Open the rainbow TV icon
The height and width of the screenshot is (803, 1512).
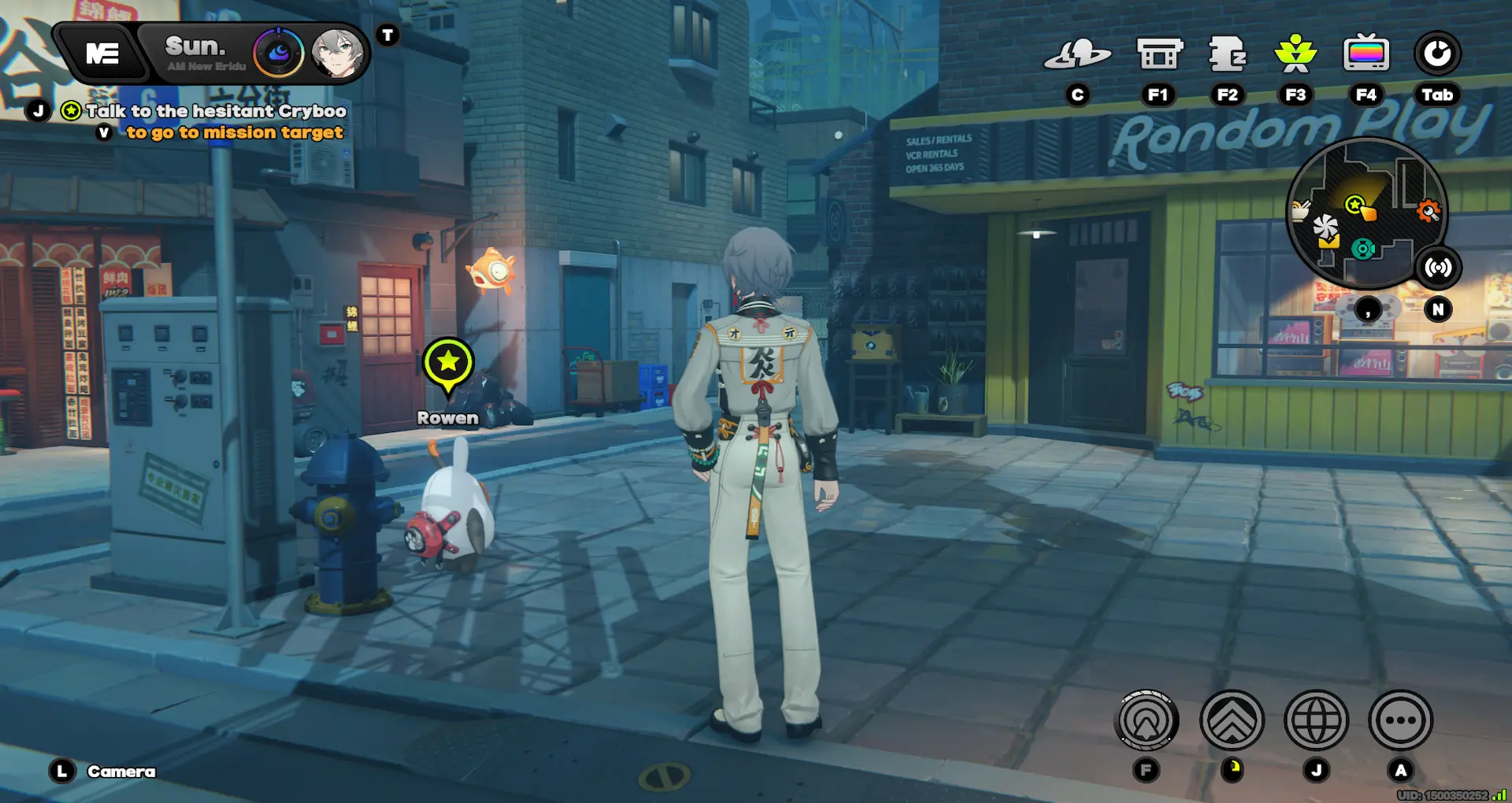coord(1366,54)
